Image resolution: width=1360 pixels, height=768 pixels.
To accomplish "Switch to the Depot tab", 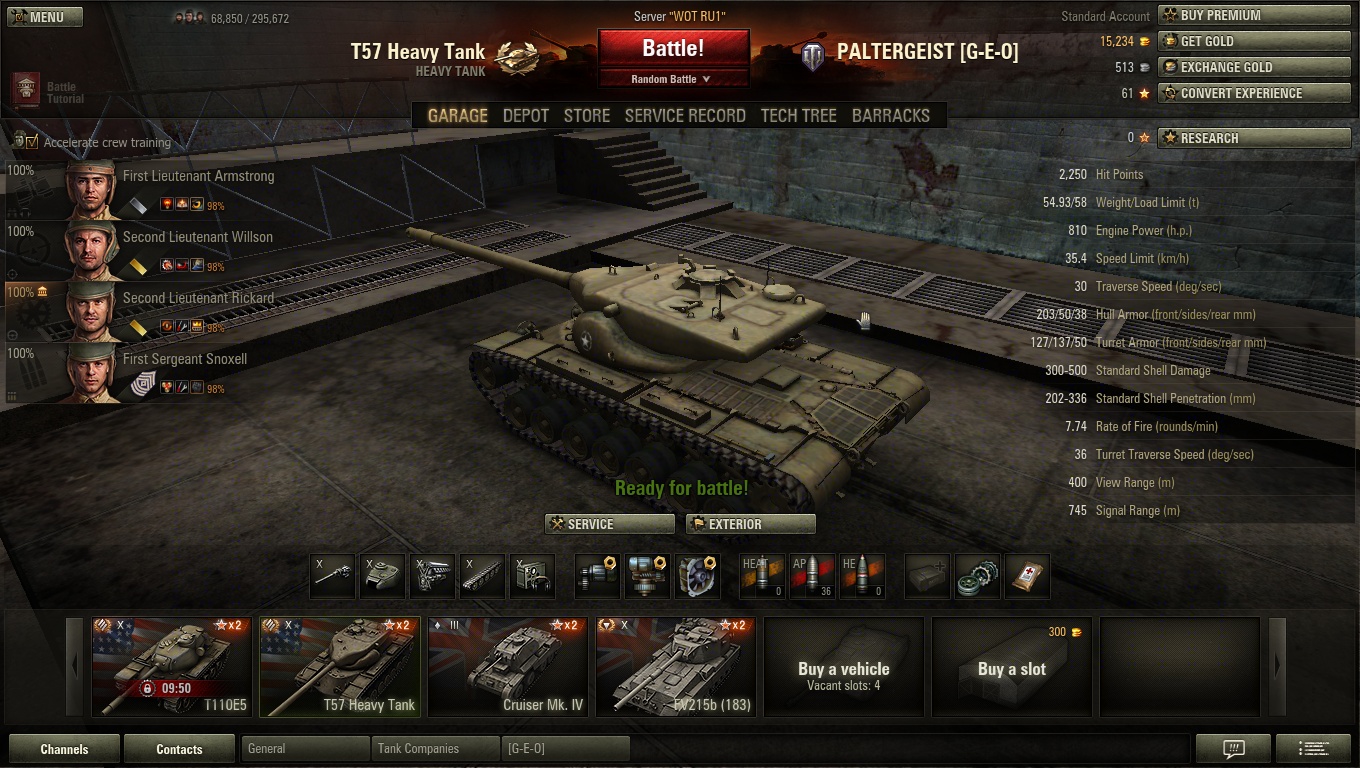I will pos(526,115).
